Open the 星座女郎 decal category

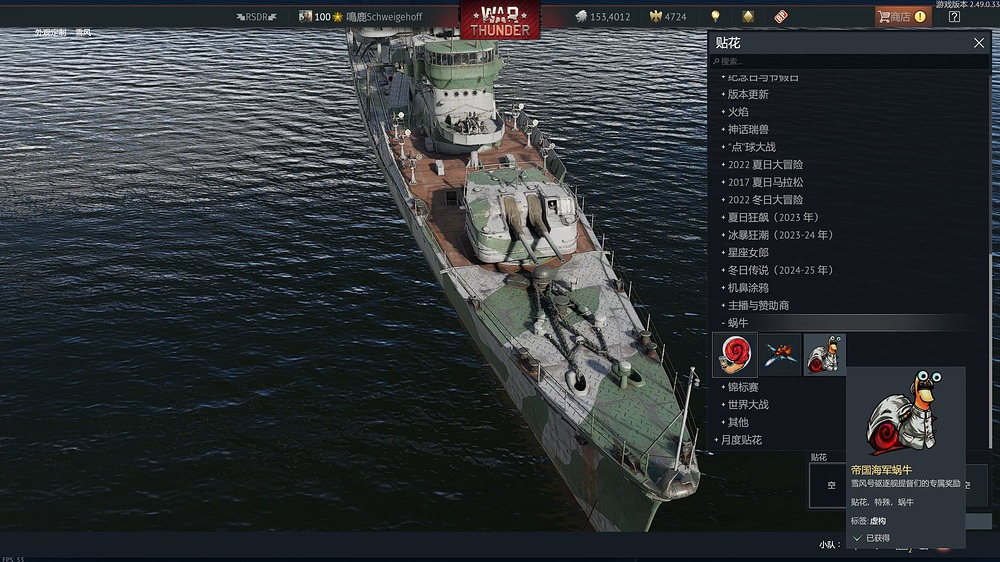coord(748,252)
